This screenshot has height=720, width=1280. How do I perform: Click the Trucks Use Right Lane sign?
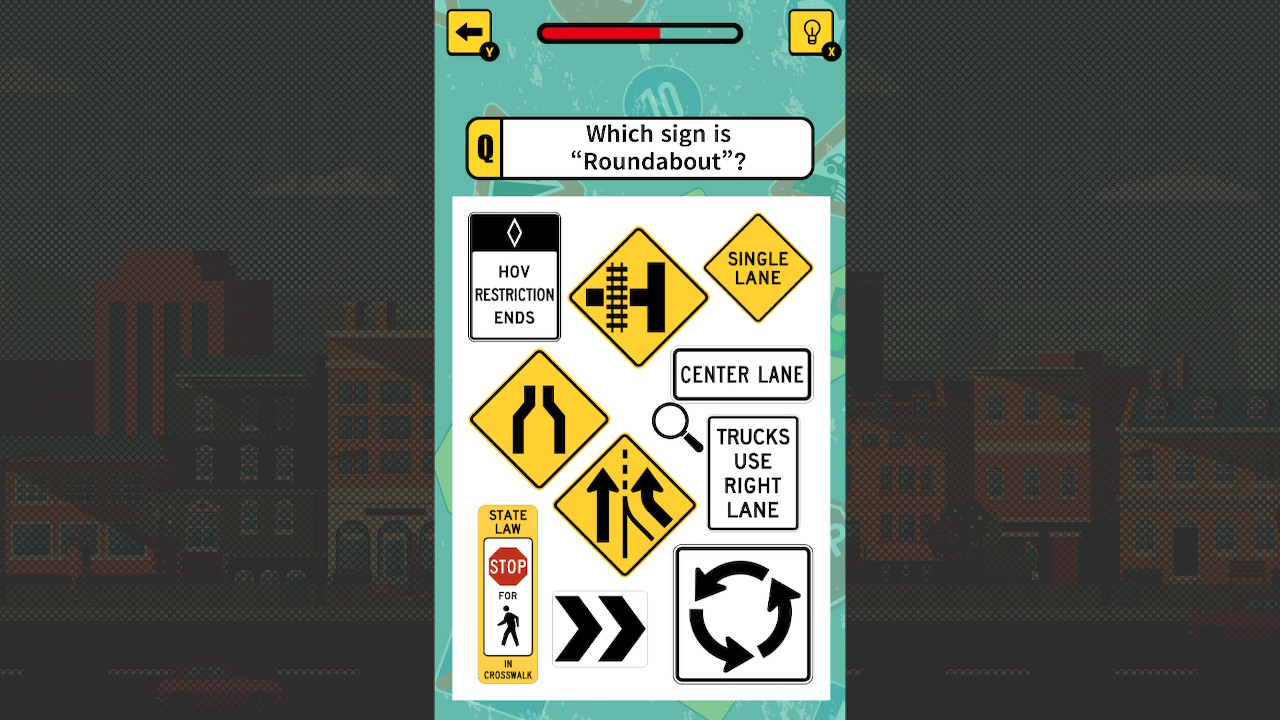pos(753,472)
